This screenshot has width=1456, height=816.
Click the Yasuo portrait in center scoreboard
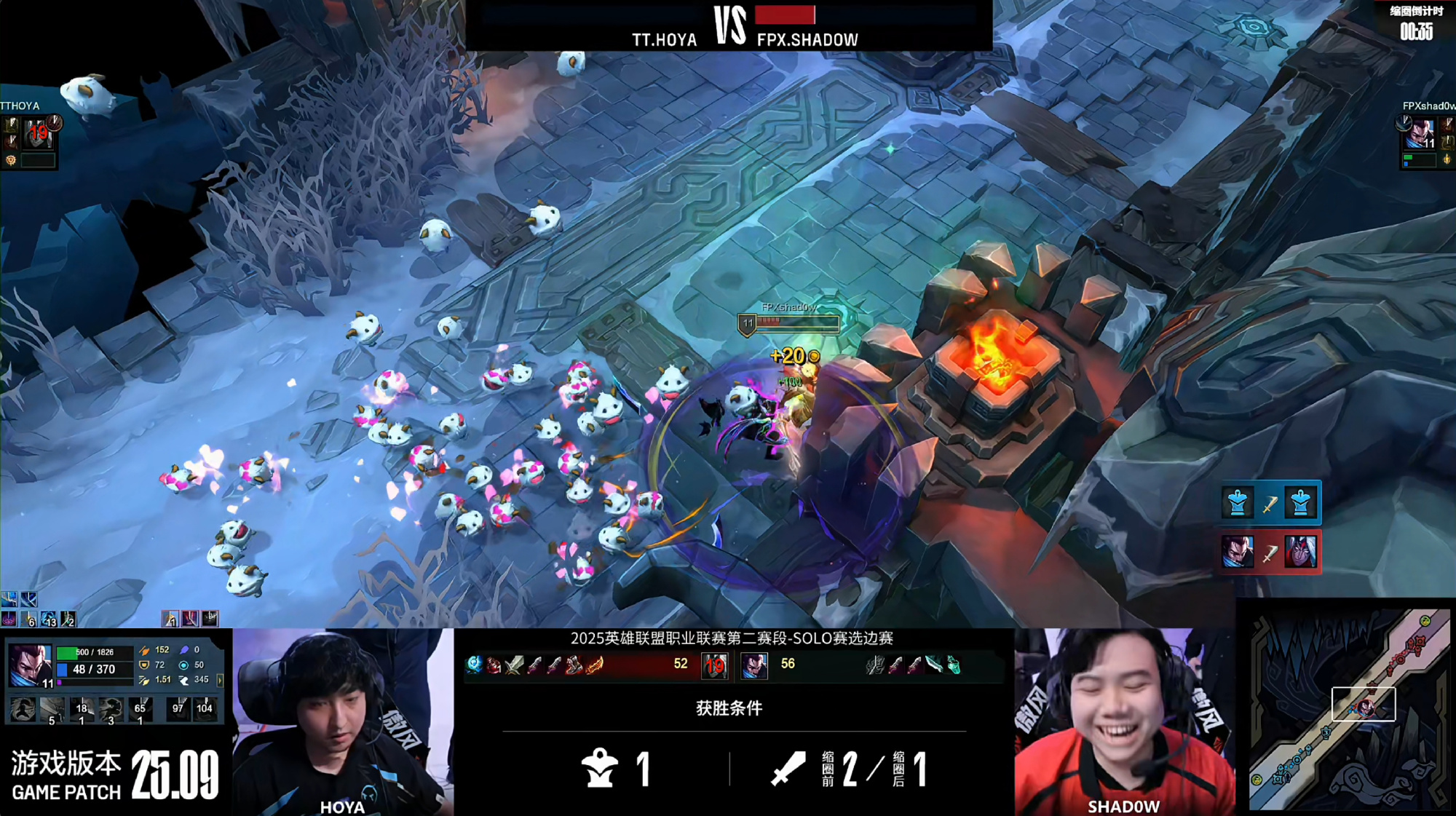click(754, 665)
